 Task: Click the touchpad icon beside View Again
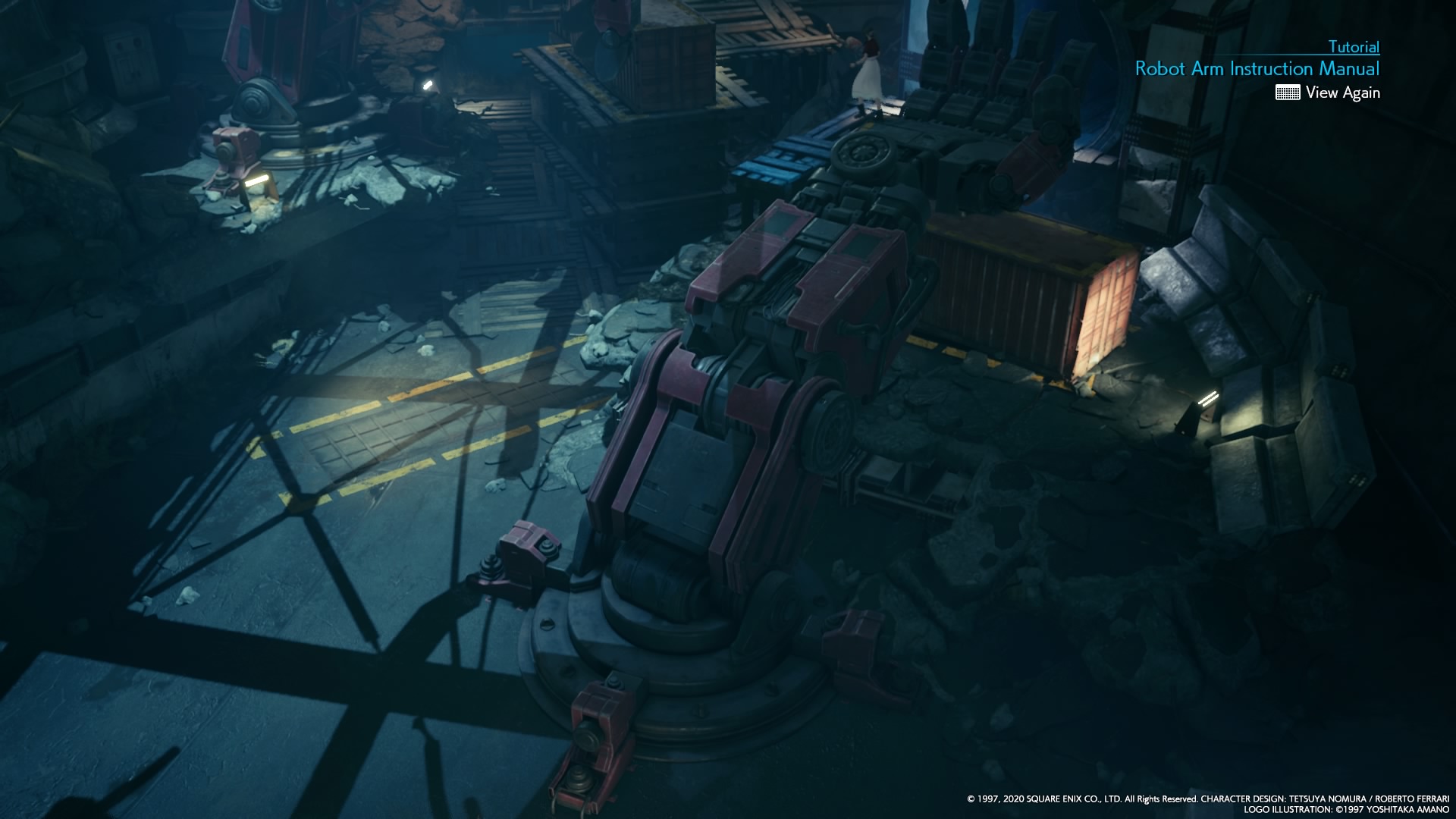1288,93
